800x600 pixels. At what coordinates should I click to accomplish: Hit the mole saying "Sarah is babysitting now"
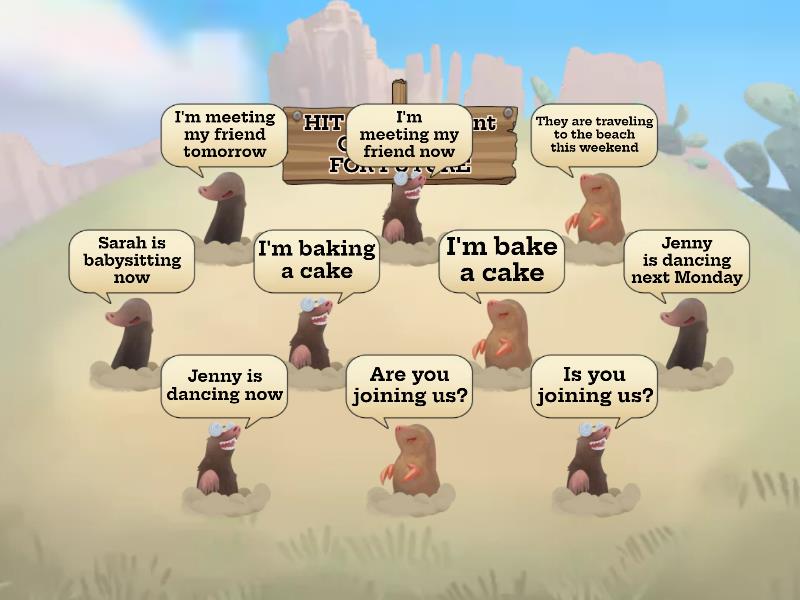click(131, 336)
